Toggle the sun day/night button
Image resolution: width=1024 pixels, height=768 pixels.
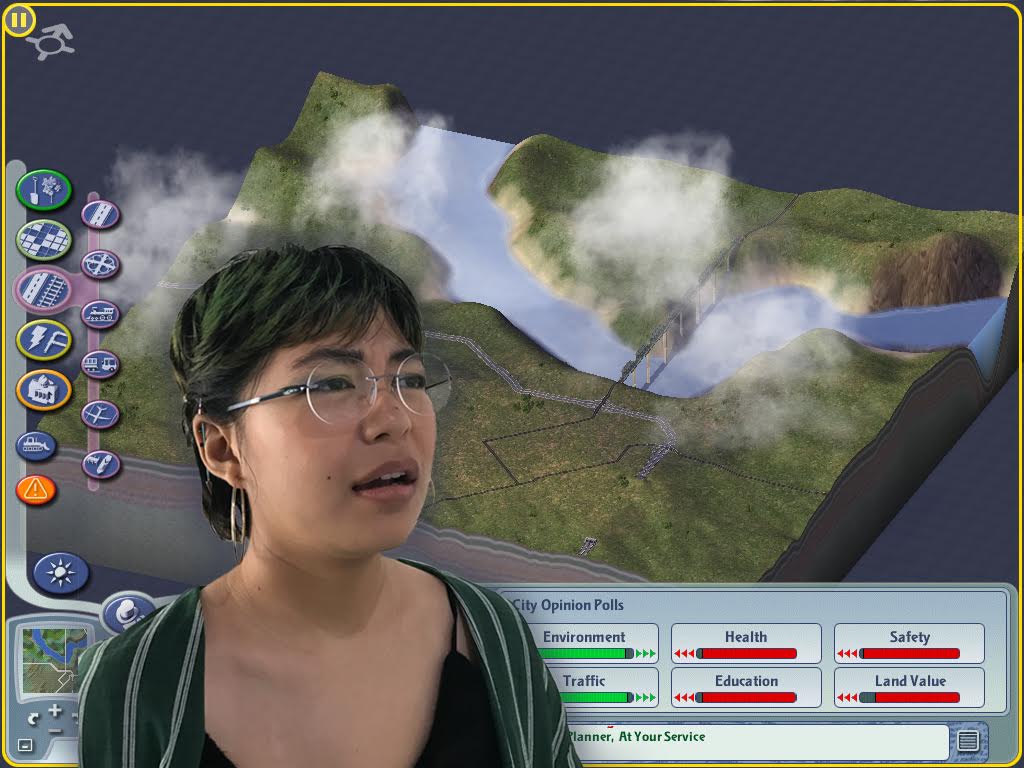[61, 573]
